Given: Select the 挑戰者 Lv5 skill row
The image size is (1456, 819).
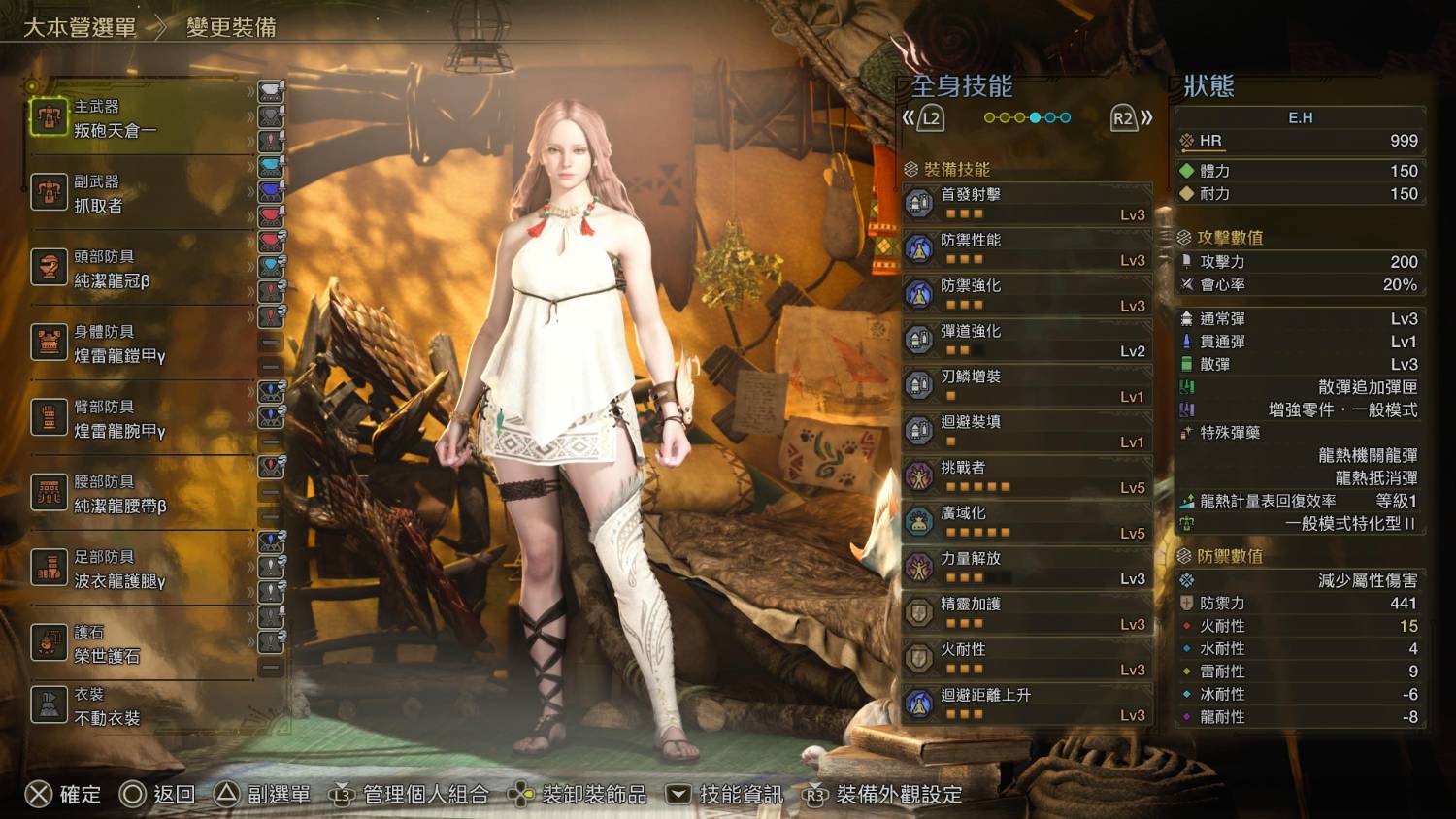Looking at the screenshot, I should [1027, 476].
